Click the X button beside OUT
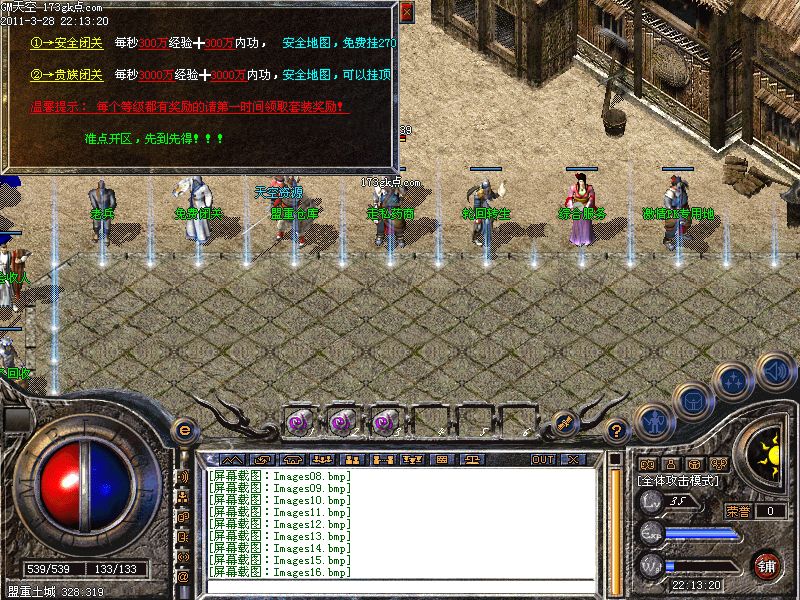 (x=572, y=459)
